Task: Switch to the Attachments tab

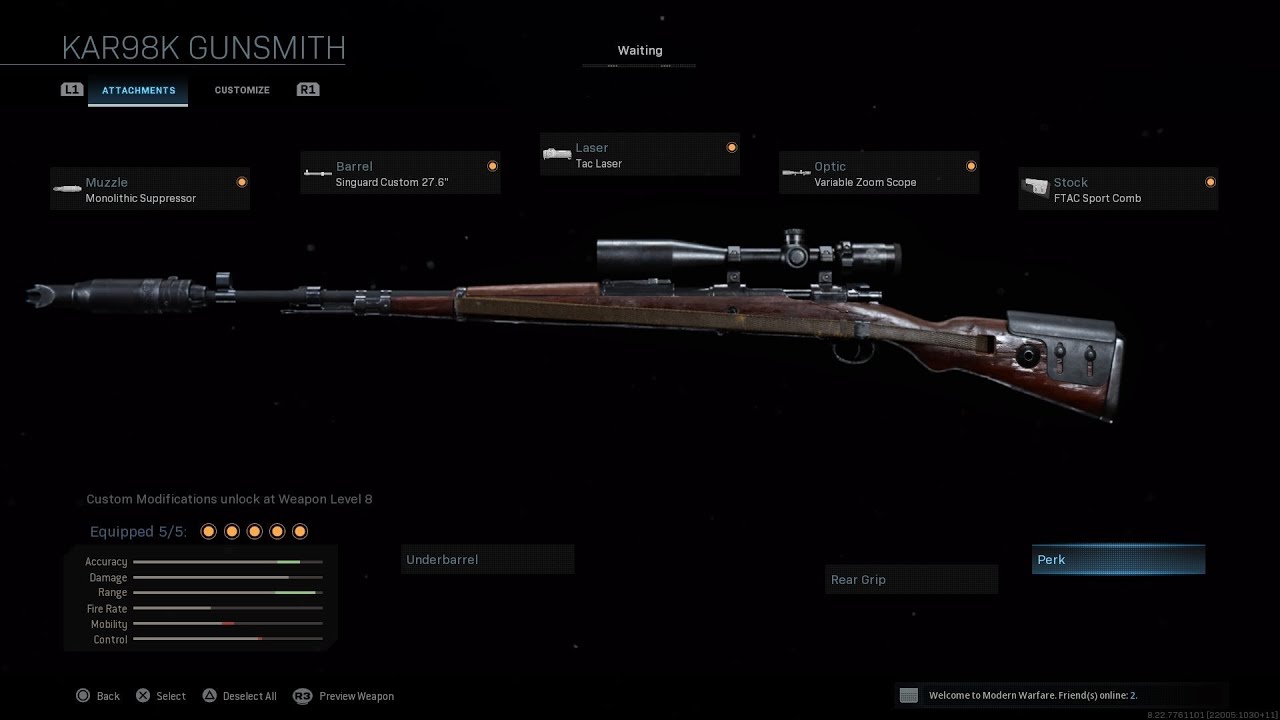Action: pyautogui.click(x=138, y=90)
